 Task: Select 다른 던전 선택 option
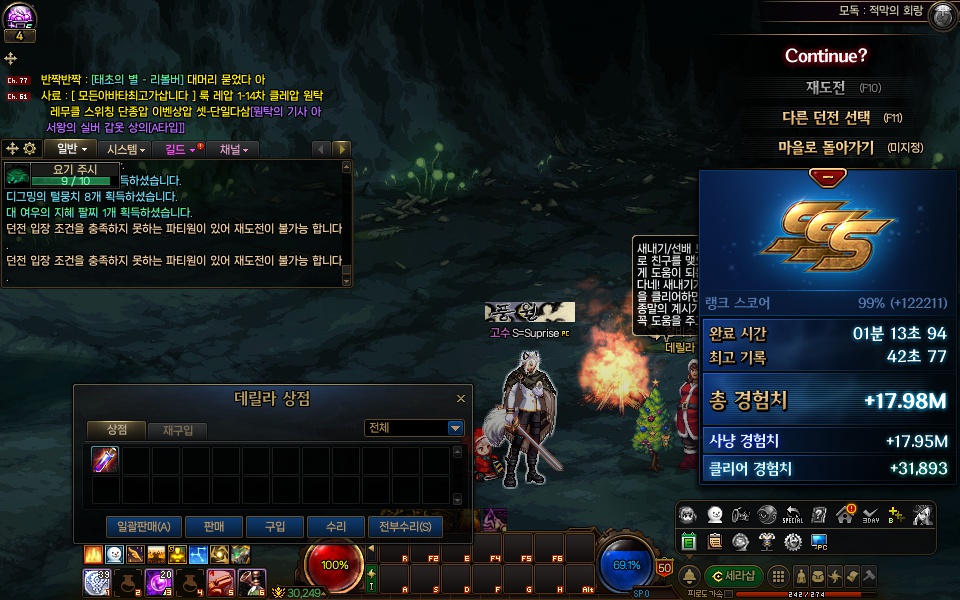tap(826, 117)
